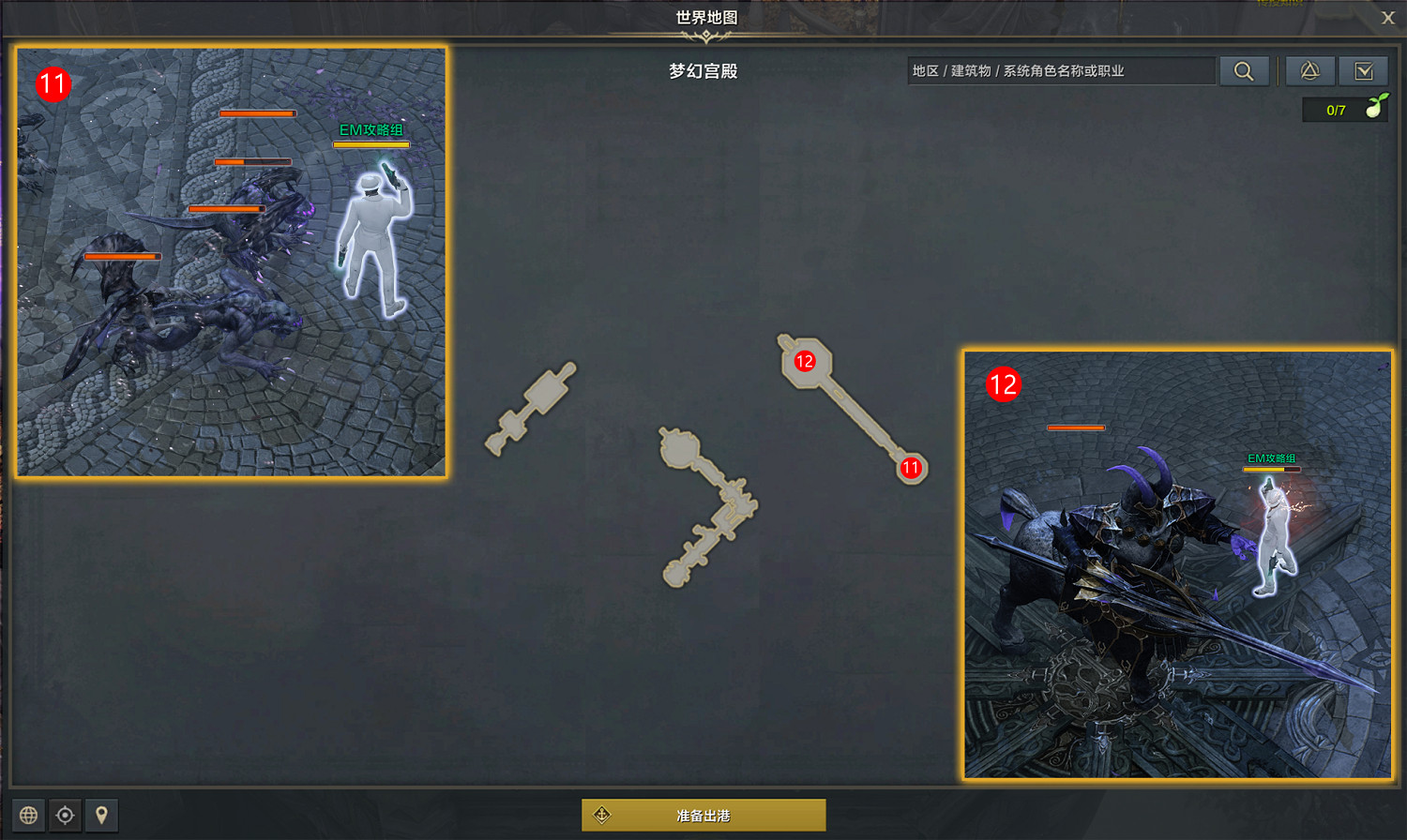Select map marker 12 on the world map

[x=805, y=361]
